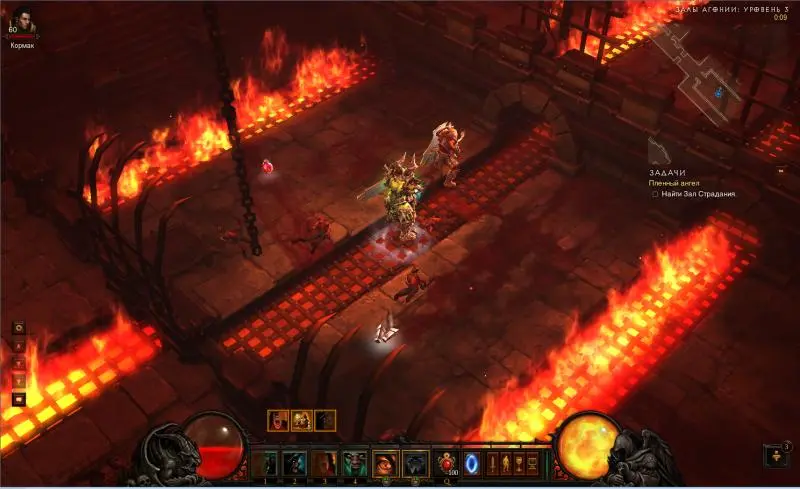This screenshot has height=489, width=800.
Task: Activate skill slot 3 on the action bar
Action: tap(324, 463)
